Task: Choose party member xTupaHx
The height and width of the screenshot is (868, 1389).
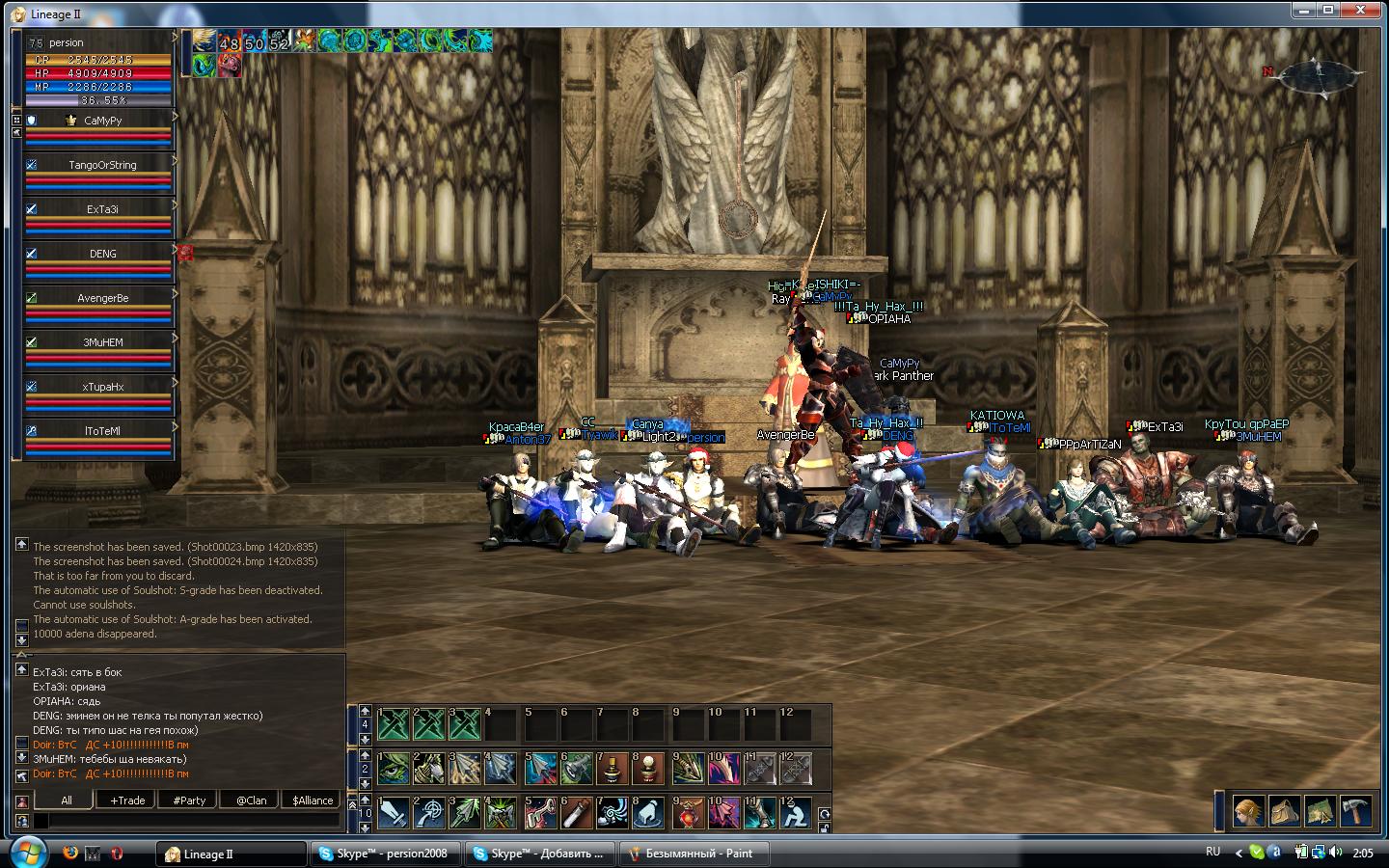Action: [x=102, y=388]
